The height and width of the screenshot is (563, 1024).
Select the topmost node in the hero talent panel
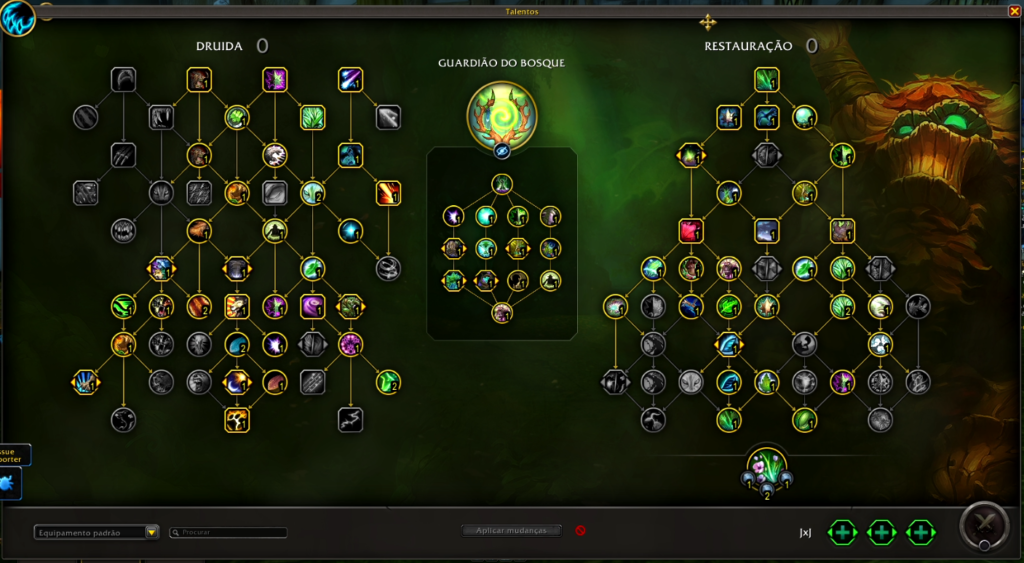click(x=502, y=184)
